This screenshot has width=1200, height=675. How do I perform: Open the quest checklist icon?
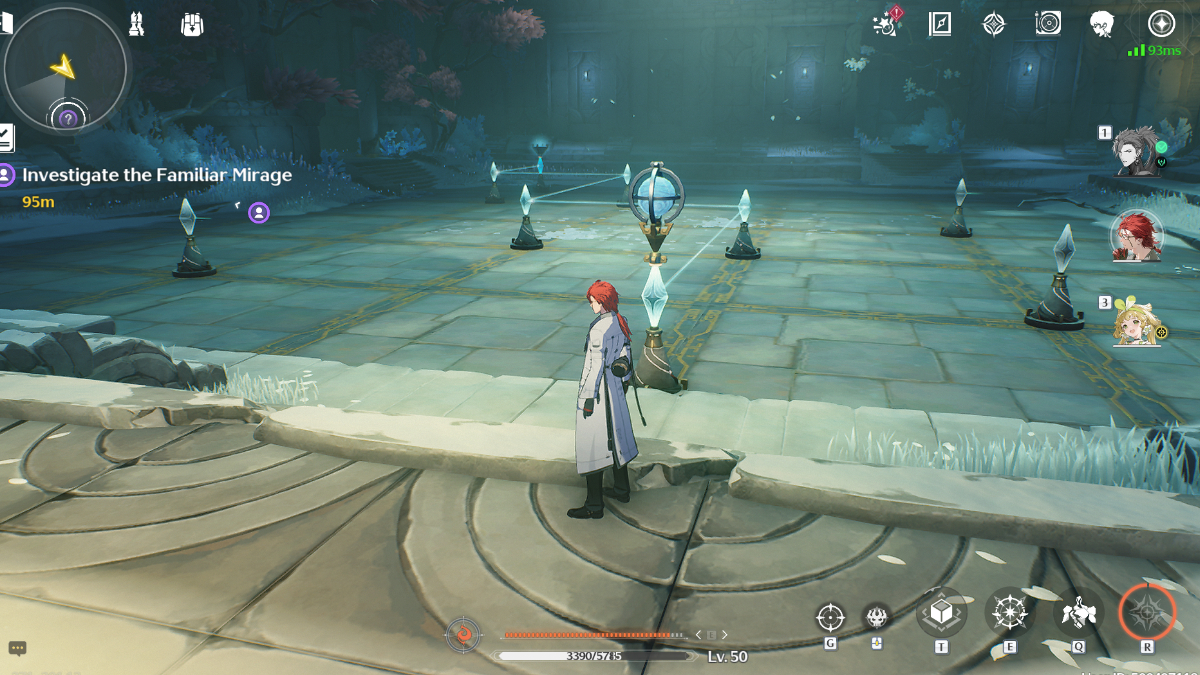click(x=6, y=137)
